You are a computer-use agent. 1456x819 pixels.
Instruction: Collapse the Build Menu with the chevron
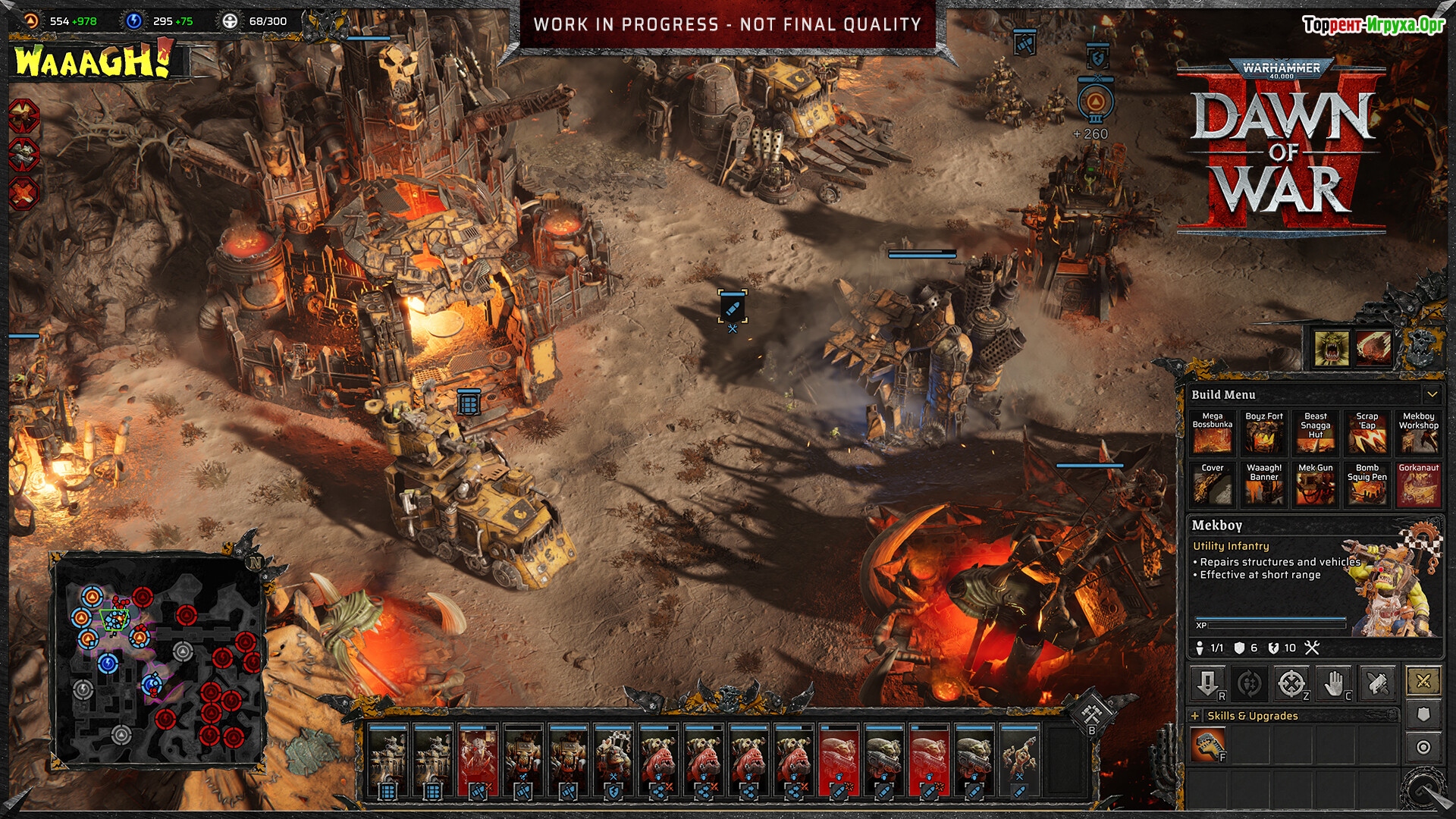coord(1432,394)
